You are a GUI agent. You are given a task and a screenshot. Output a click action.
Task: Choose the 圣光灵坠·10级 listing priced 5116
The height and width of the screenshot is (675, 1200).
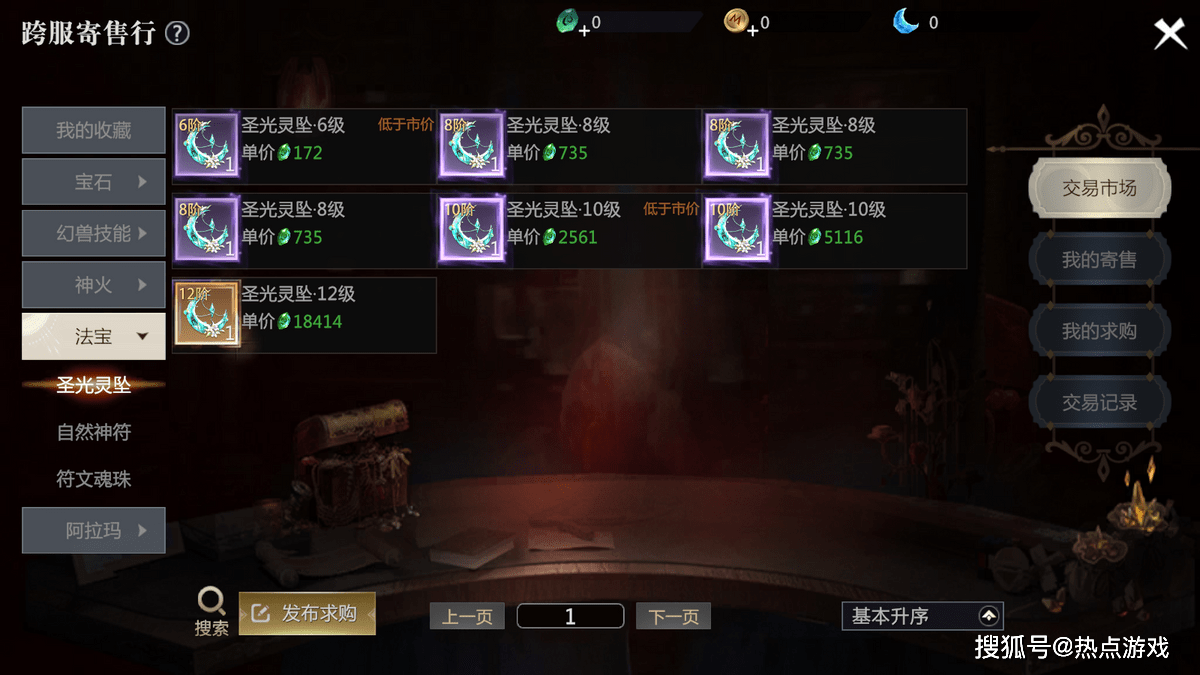834,231
